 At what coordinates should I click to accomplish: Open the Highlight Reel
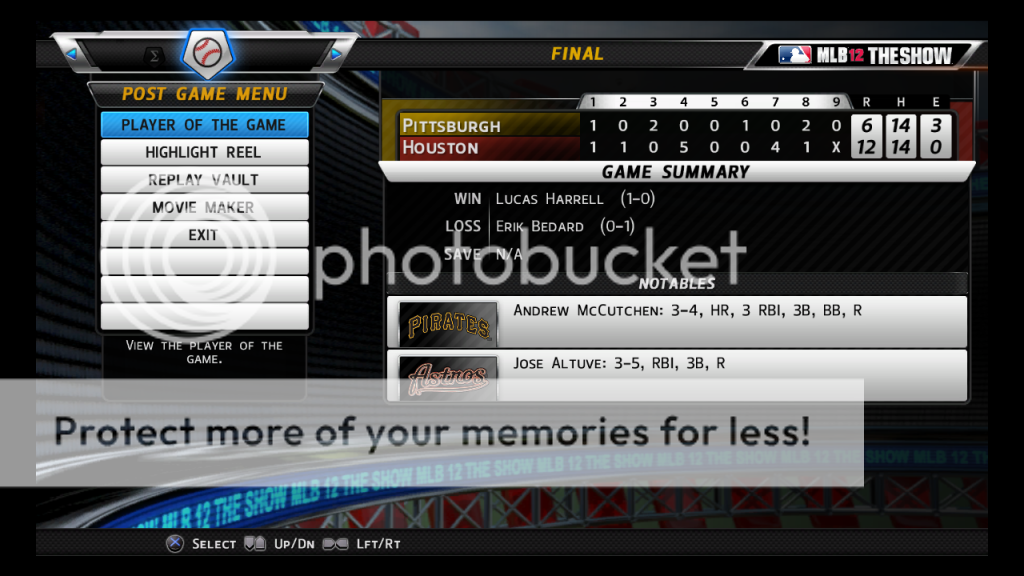pyautogui.click(x=204, y=152)
